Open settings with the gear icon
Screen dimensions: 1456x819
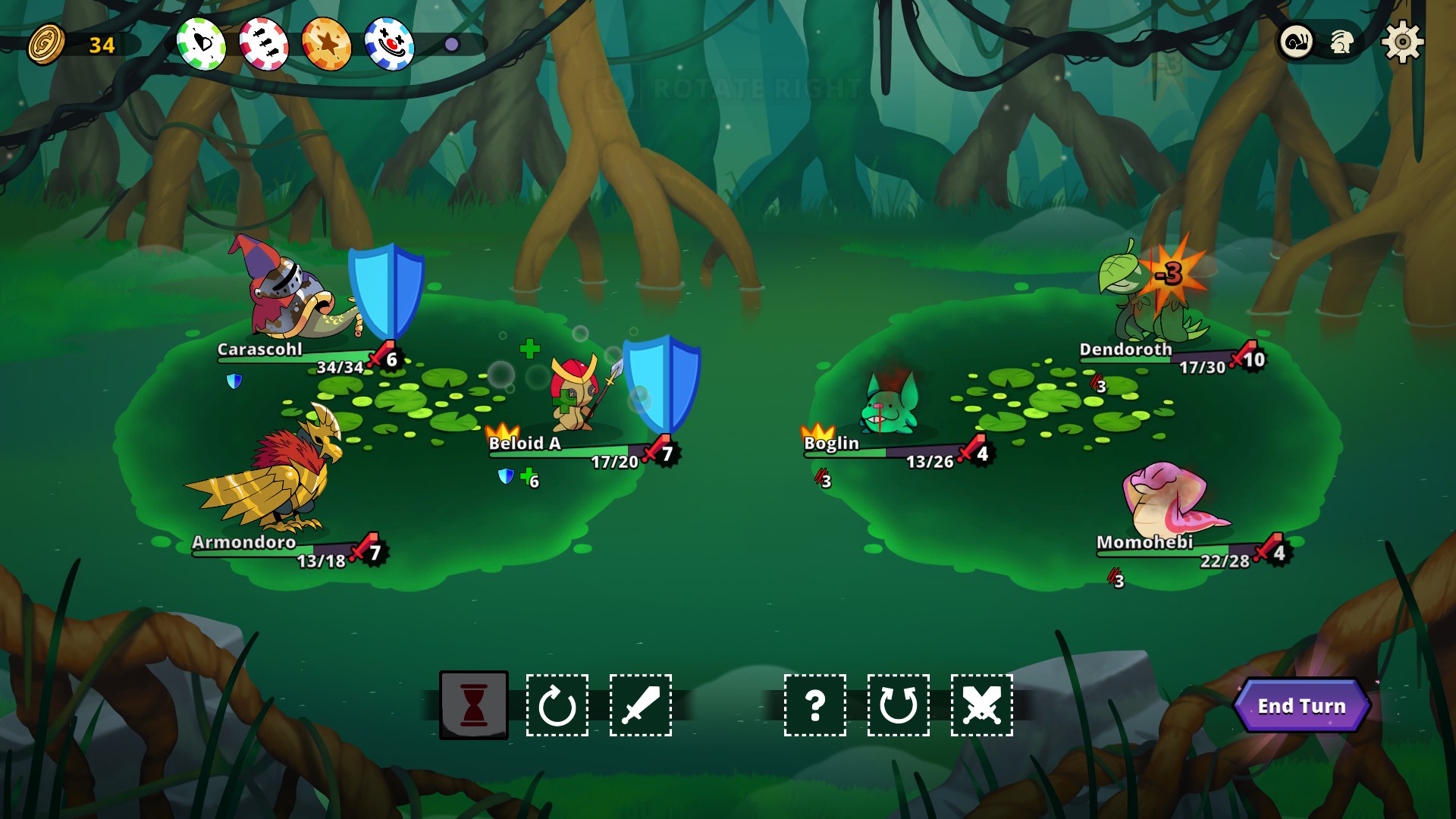1402,42
